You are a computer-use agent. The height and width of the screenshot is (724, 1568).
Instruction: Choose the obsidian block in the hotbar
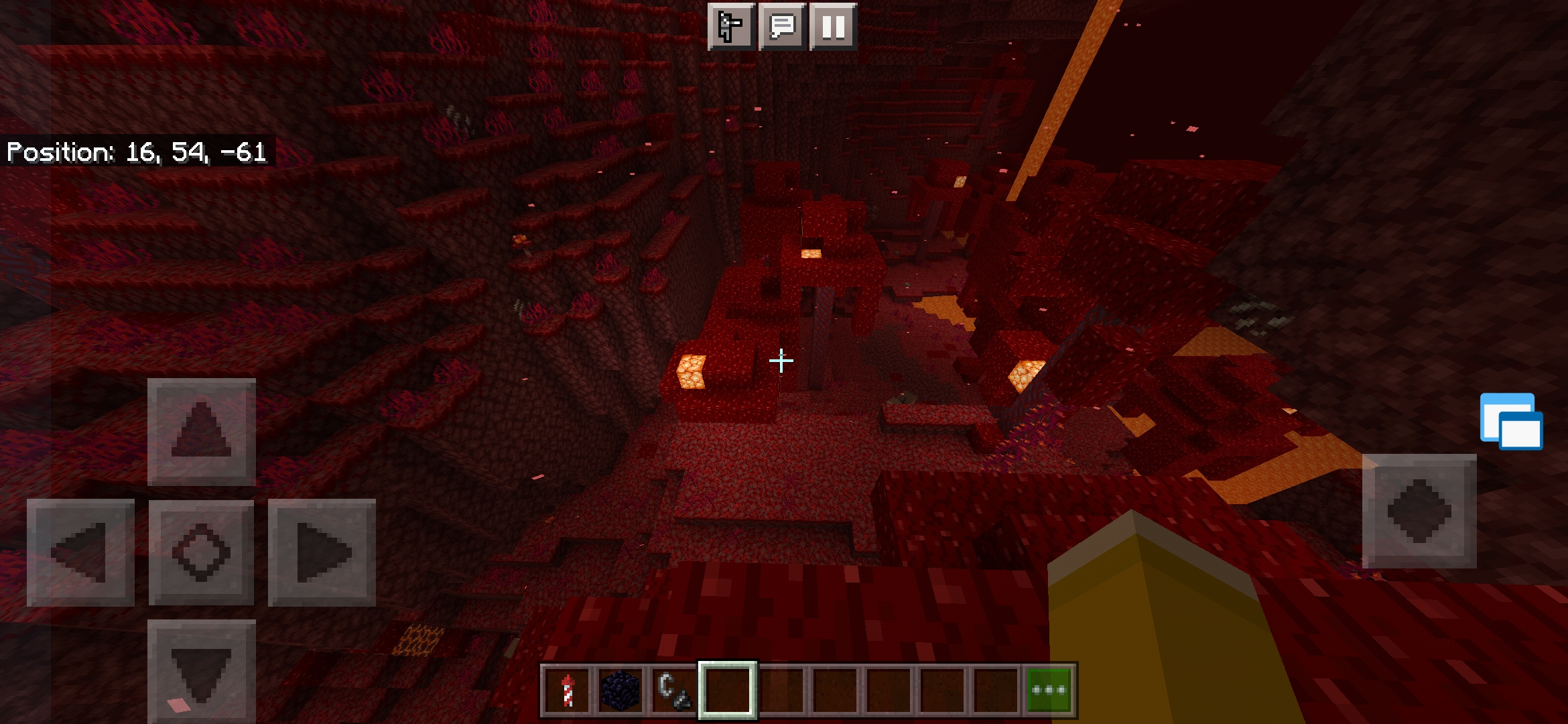pyautogui.click(x=620, y=690)
